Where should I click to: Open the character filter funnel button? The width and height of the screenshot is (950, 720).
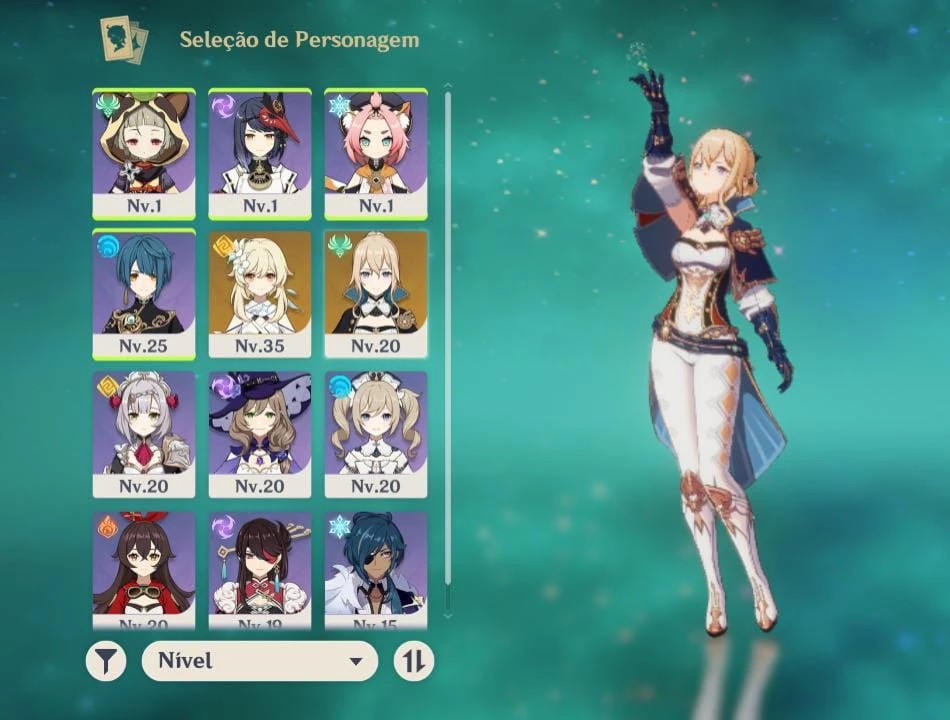tap(106, 661)
